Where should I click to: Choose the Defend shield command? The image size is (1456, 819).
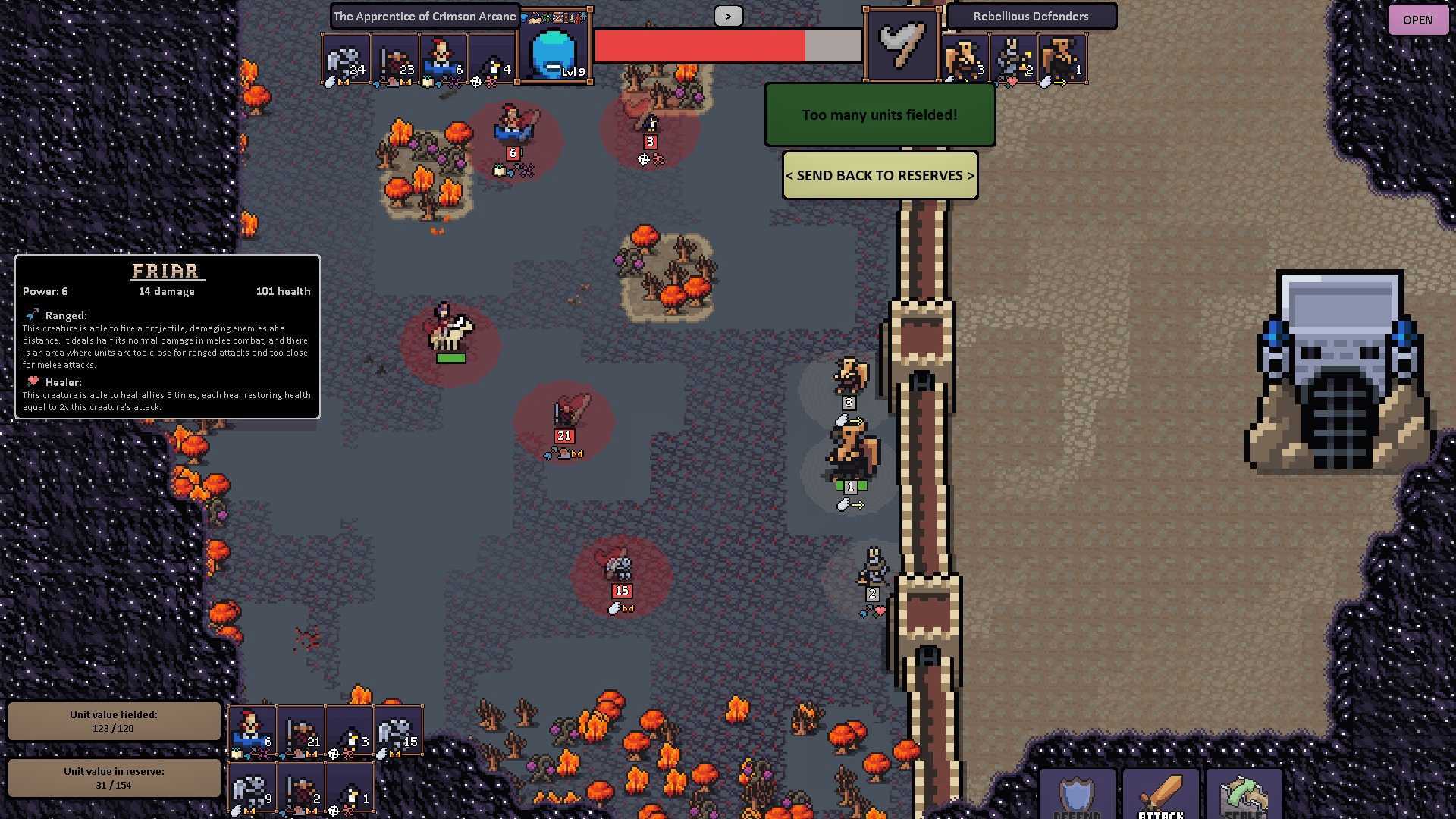pos(1077,794)
